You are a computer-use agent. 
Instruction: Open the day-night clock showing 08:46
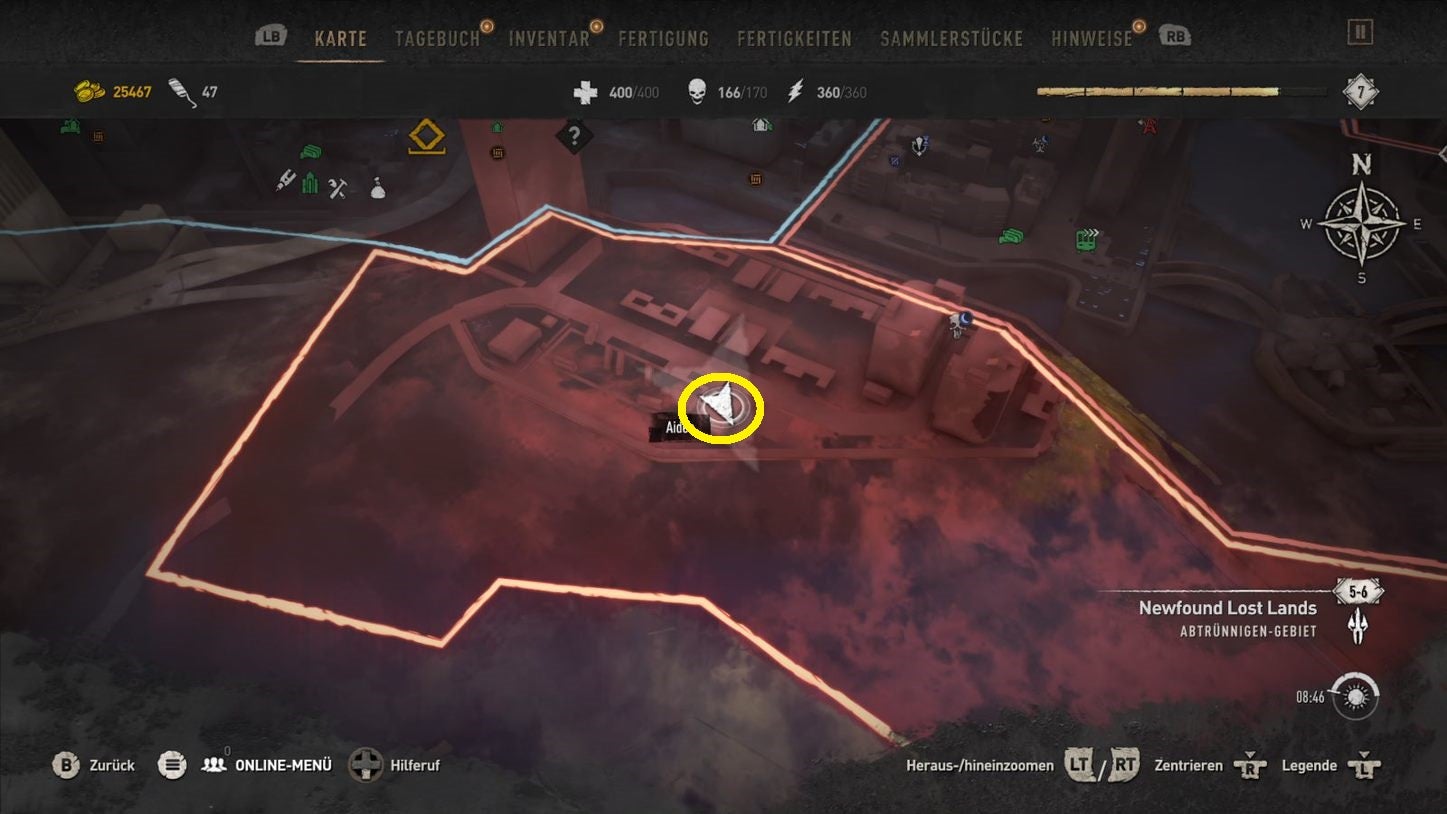1358,697
